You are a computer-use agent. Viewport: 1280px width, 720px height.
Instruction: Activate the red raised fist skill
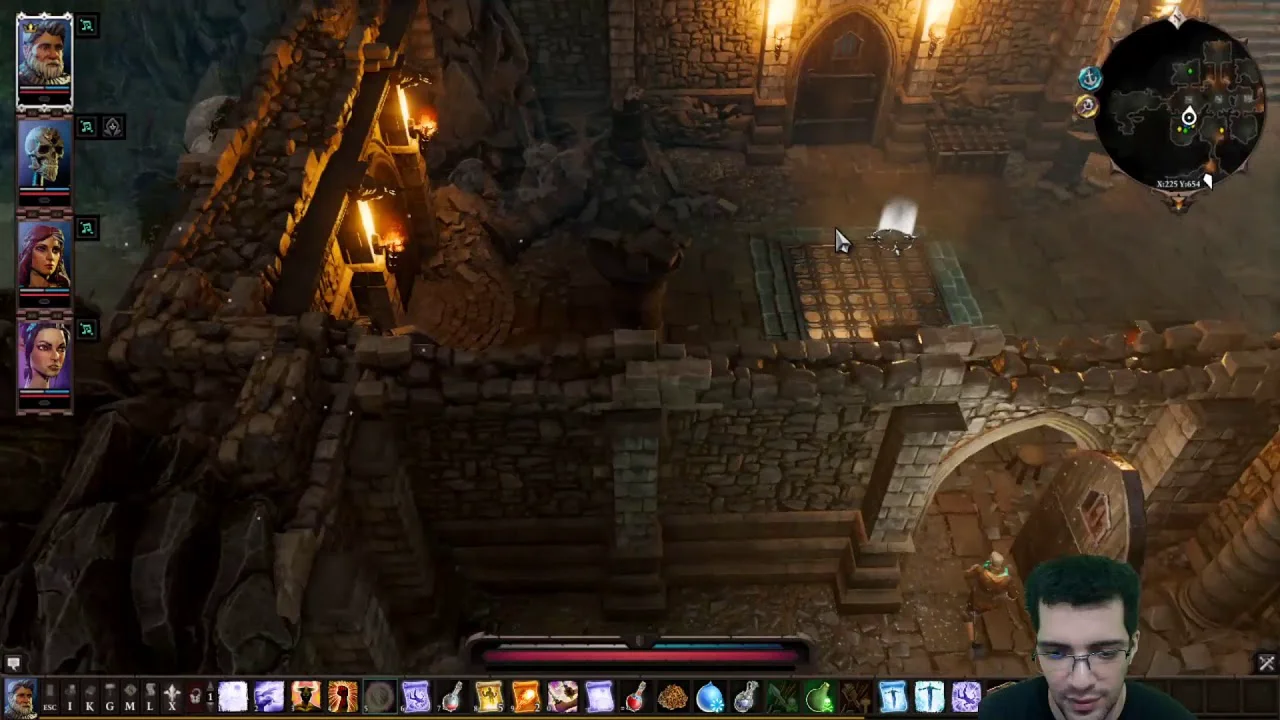coord(342,696)
